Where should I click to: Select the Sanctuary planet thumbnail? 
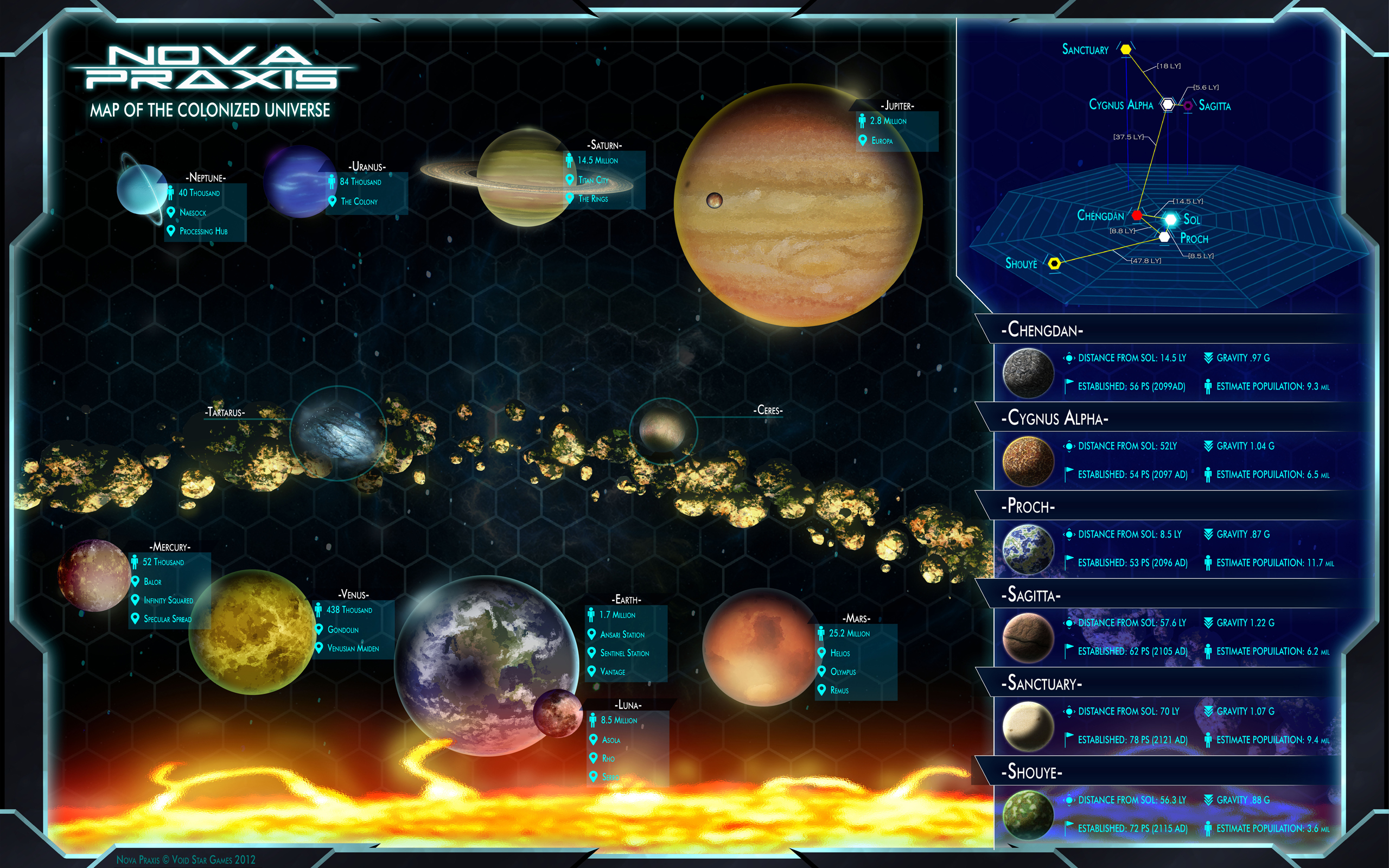tap(1028, 726)
